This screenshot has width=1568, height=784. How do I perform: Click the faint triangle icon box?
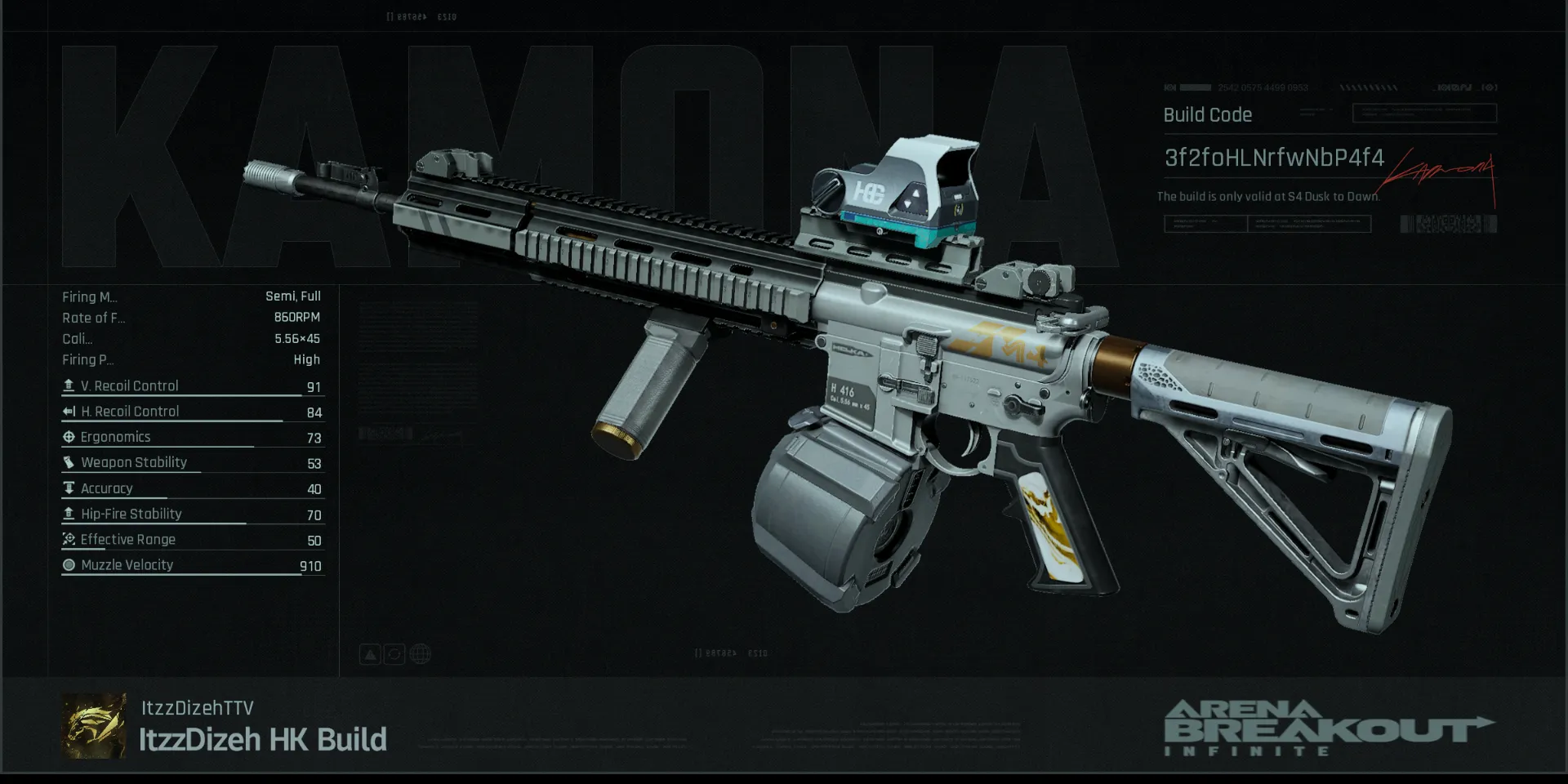point(370,654)
